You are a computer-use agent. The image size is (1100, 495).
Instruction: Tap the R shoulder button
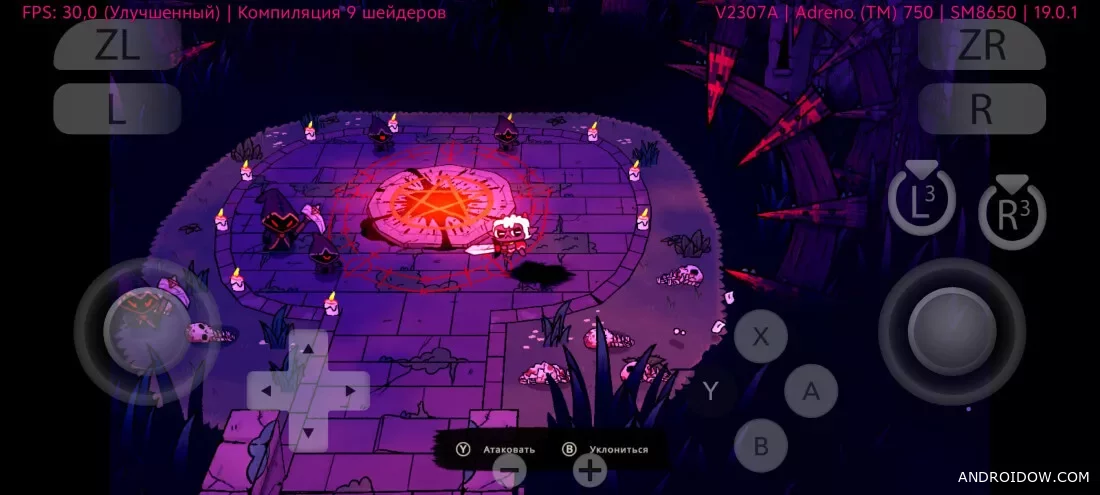(x=982, y=109)
